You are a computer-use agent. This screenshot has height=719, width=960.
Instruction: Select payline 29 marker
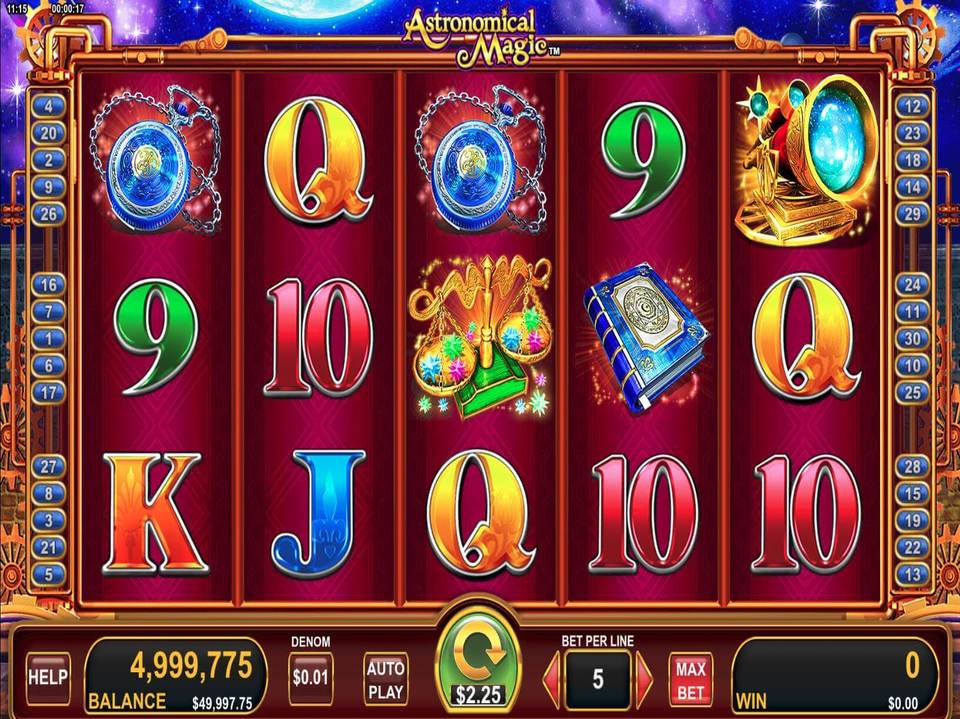[x=911, y=213]
